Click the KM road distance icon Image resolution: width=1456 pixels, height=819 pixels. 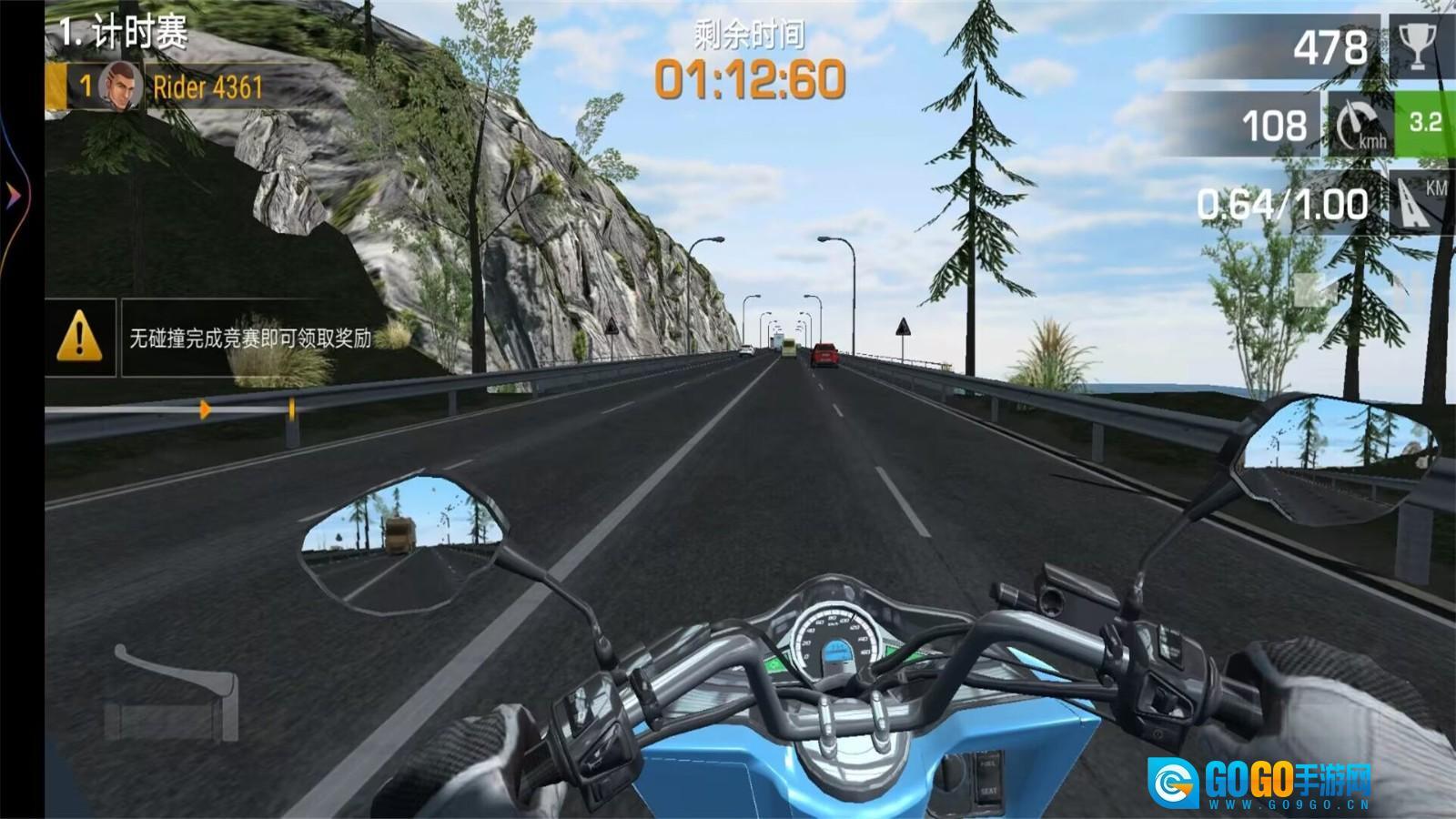click(x=1418, y=202)
